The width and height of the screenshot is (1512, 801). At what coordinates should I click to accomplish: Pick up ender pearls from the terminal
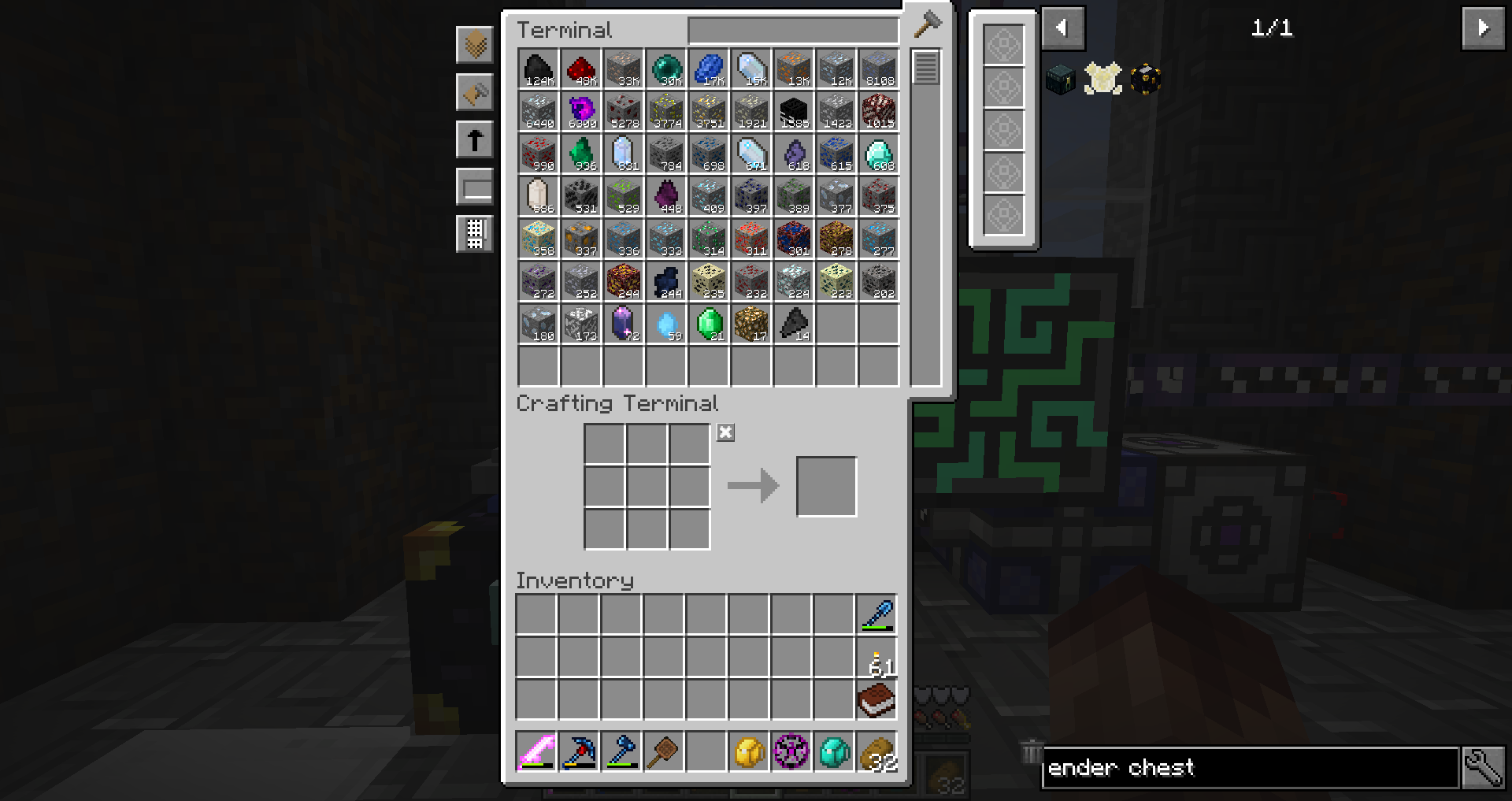666,69
